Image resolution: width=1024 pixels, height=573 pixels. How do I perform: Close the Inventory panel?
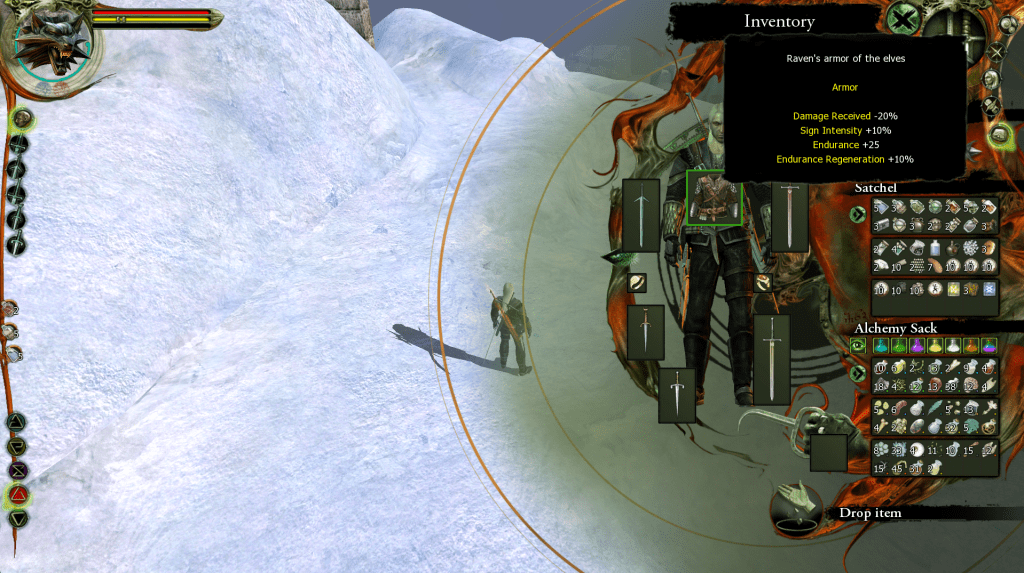(x=904, y=19)
